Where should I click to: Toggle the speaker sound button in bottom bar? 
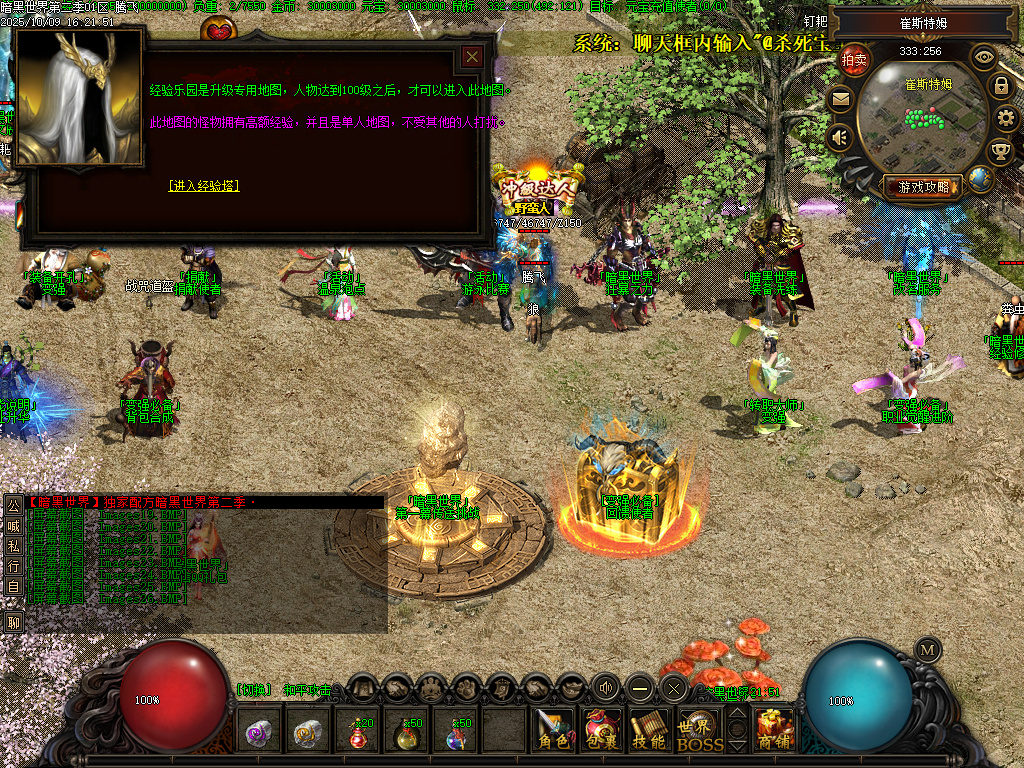pyautogui.click(x=606, y=687)
